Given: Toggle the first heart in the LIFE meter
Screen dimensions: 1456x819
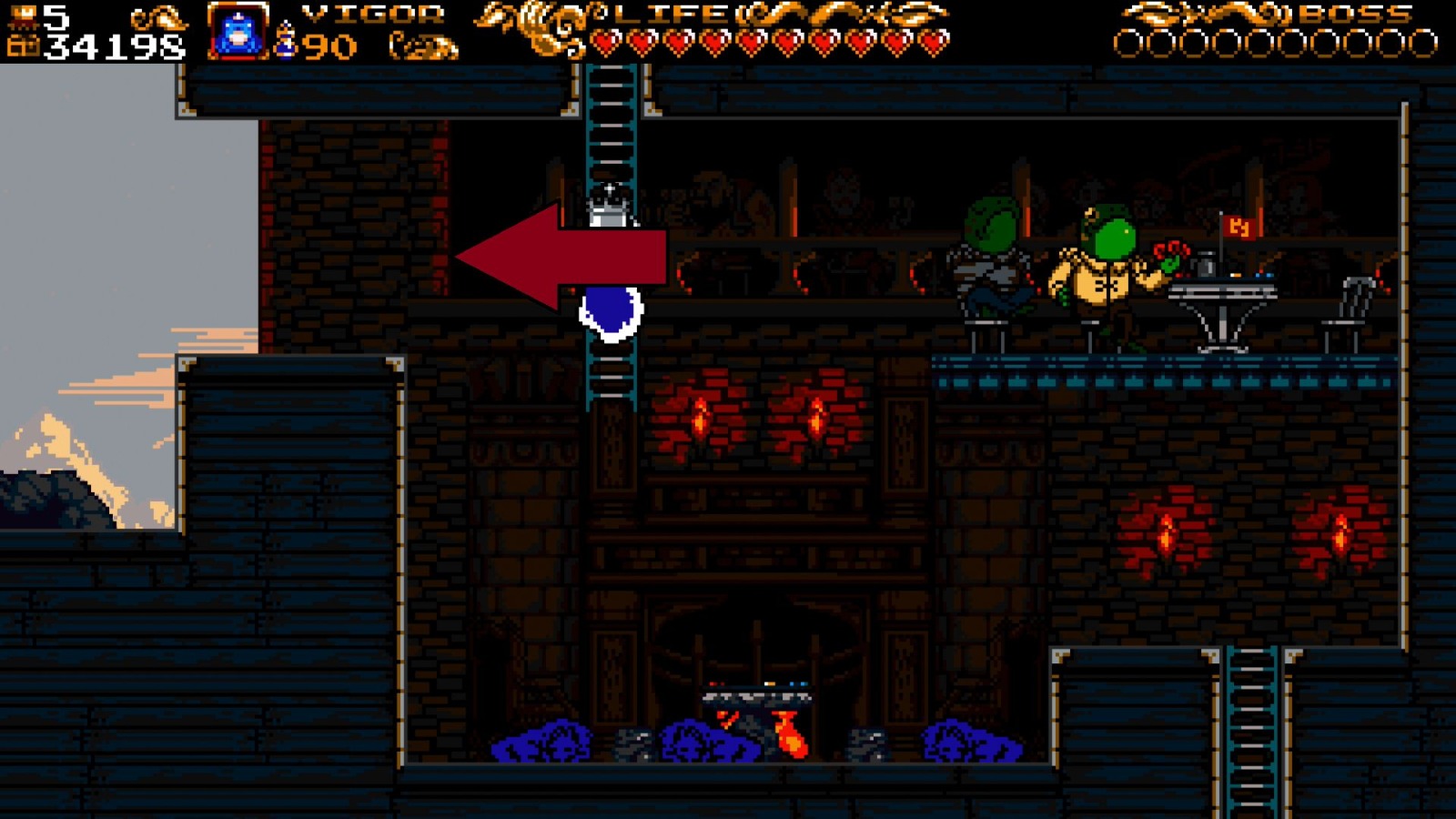Looking at the screenshot, I should coord(606,40).
